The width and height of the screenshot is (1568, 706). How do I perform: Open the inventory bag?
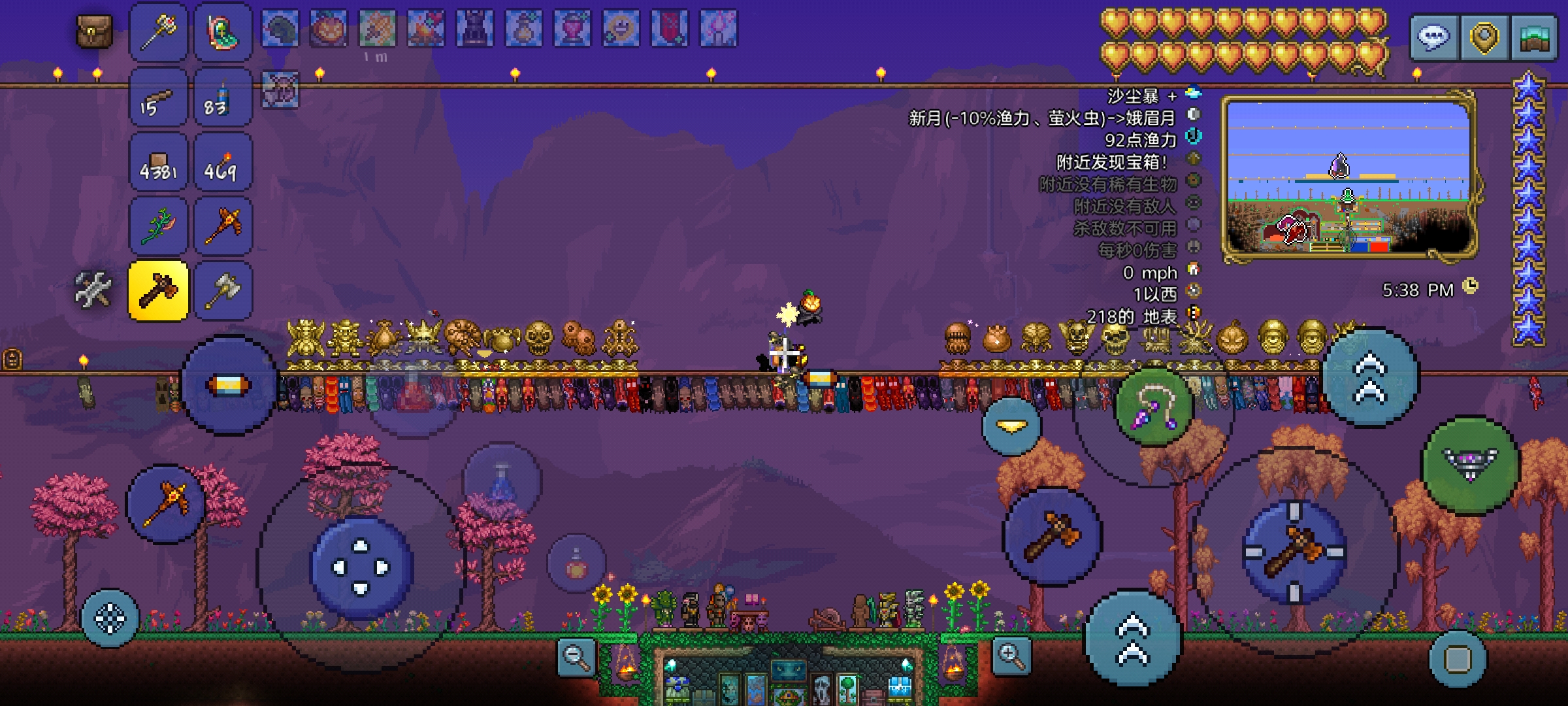coord(95,31)
